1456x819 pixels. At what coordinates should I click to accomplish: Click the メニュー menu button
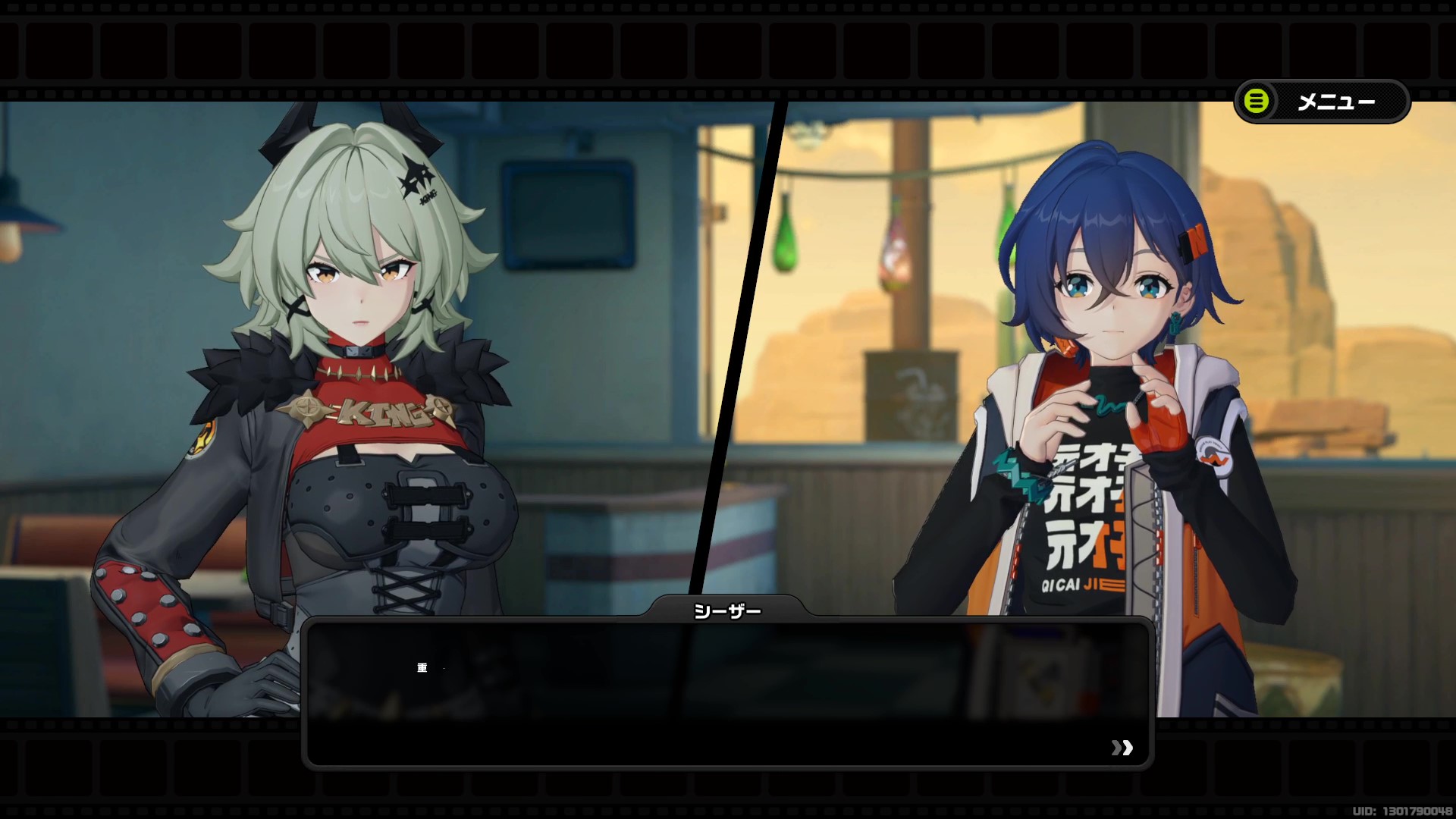(1338, 102)
